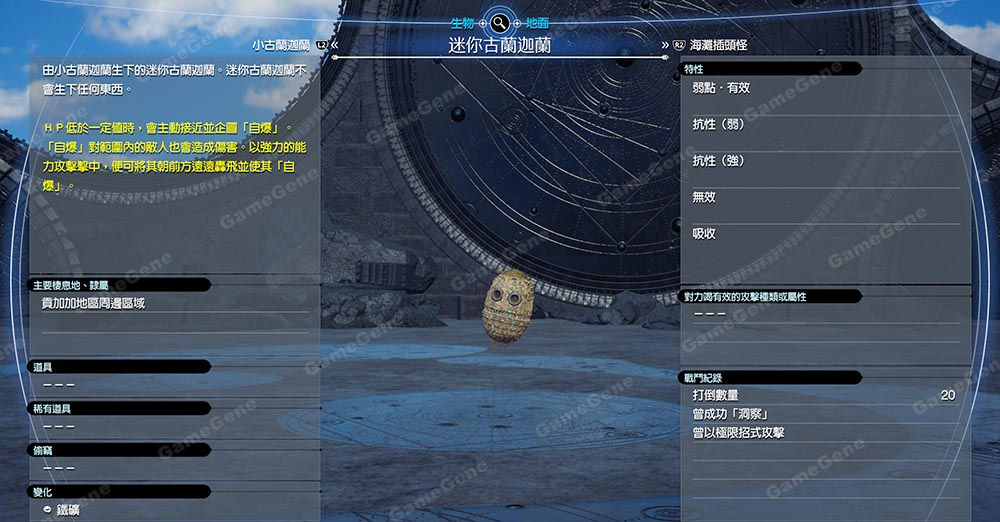Screen dimensions: 1000x522
Task: Click the magnifying glass icon
Action: tap(499, 22)
